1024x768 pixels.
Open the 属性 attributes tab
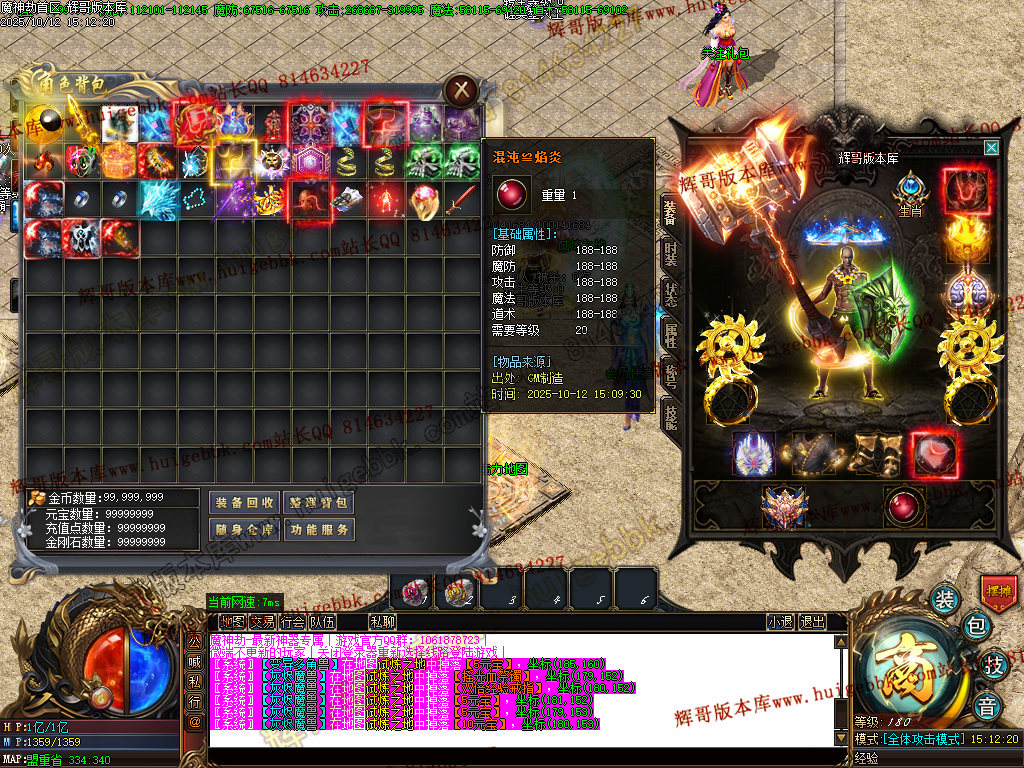coord(669,332)
